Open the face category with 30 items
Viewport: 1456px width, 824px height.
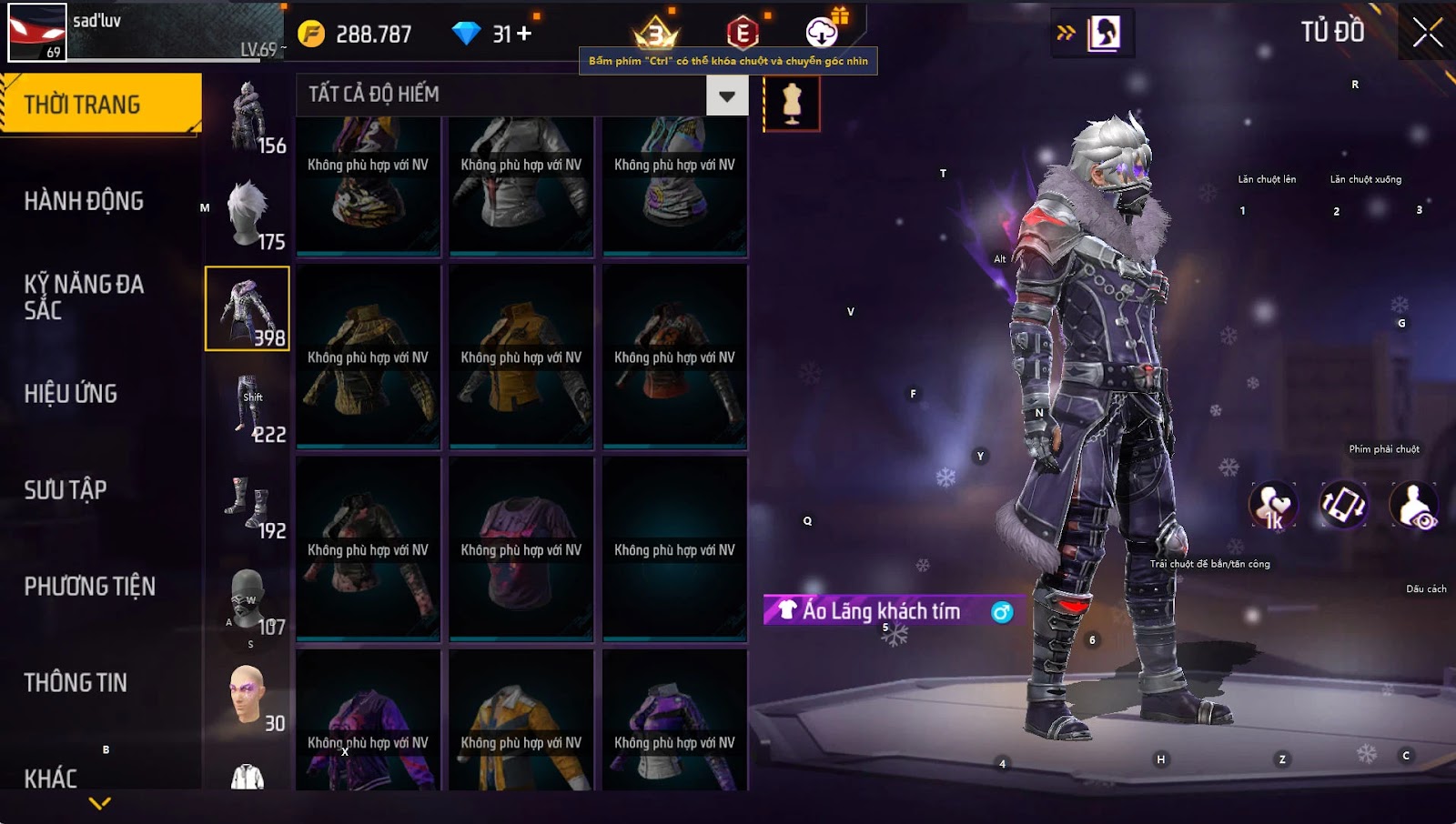point(248,696)
